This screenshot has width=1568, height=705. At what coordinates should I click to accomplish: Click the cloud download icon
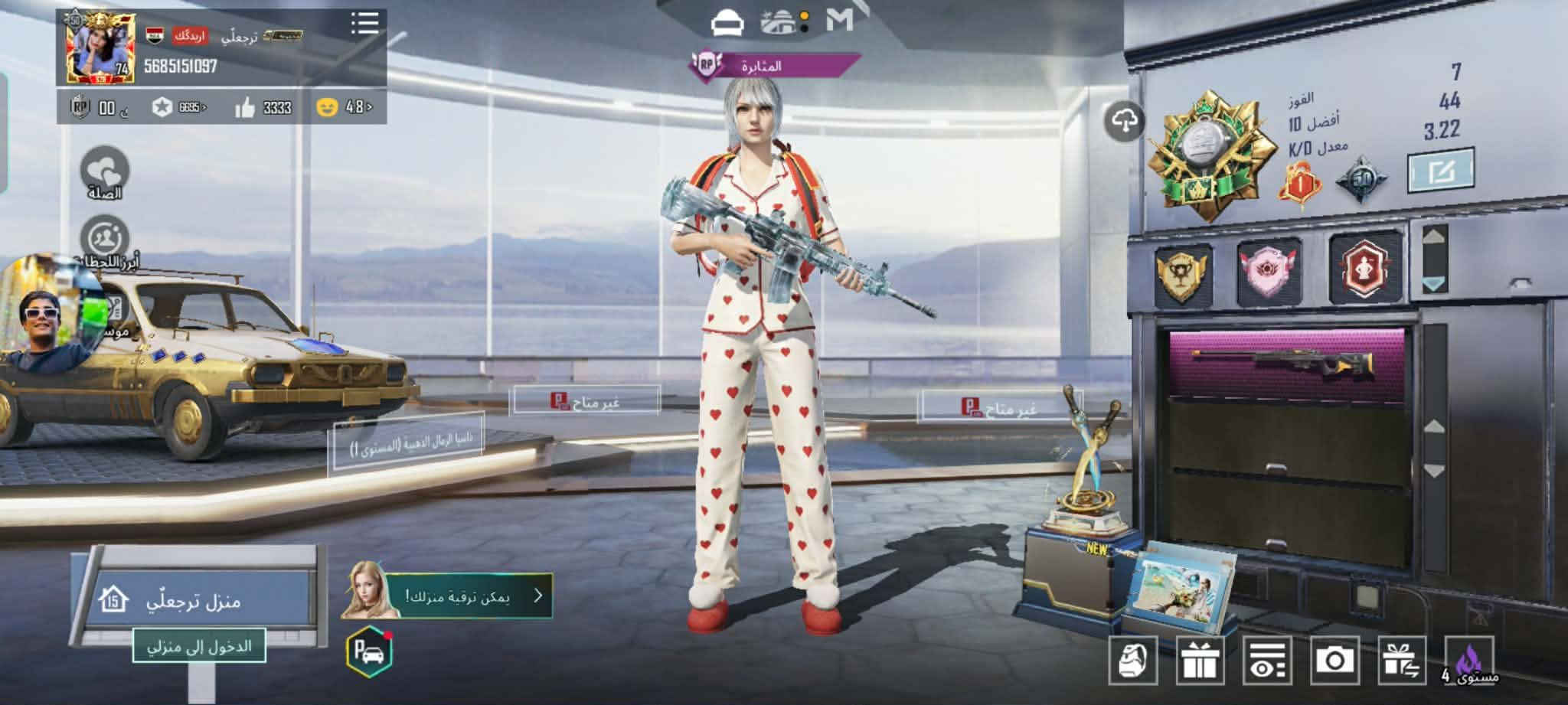1124,121
